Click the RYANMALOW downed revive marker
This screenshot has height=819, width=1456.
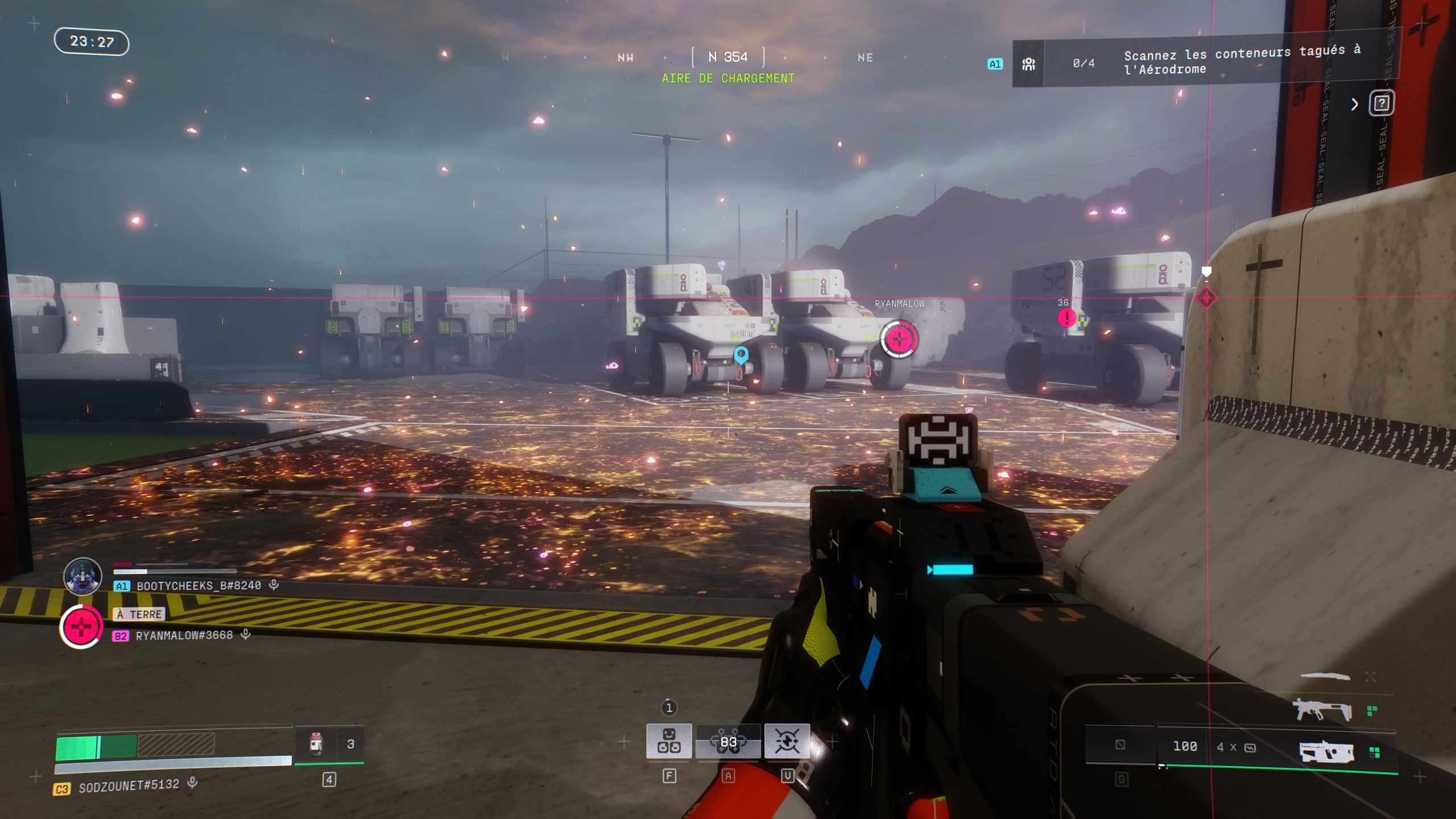pyautogui.click(x=899, y=340)
